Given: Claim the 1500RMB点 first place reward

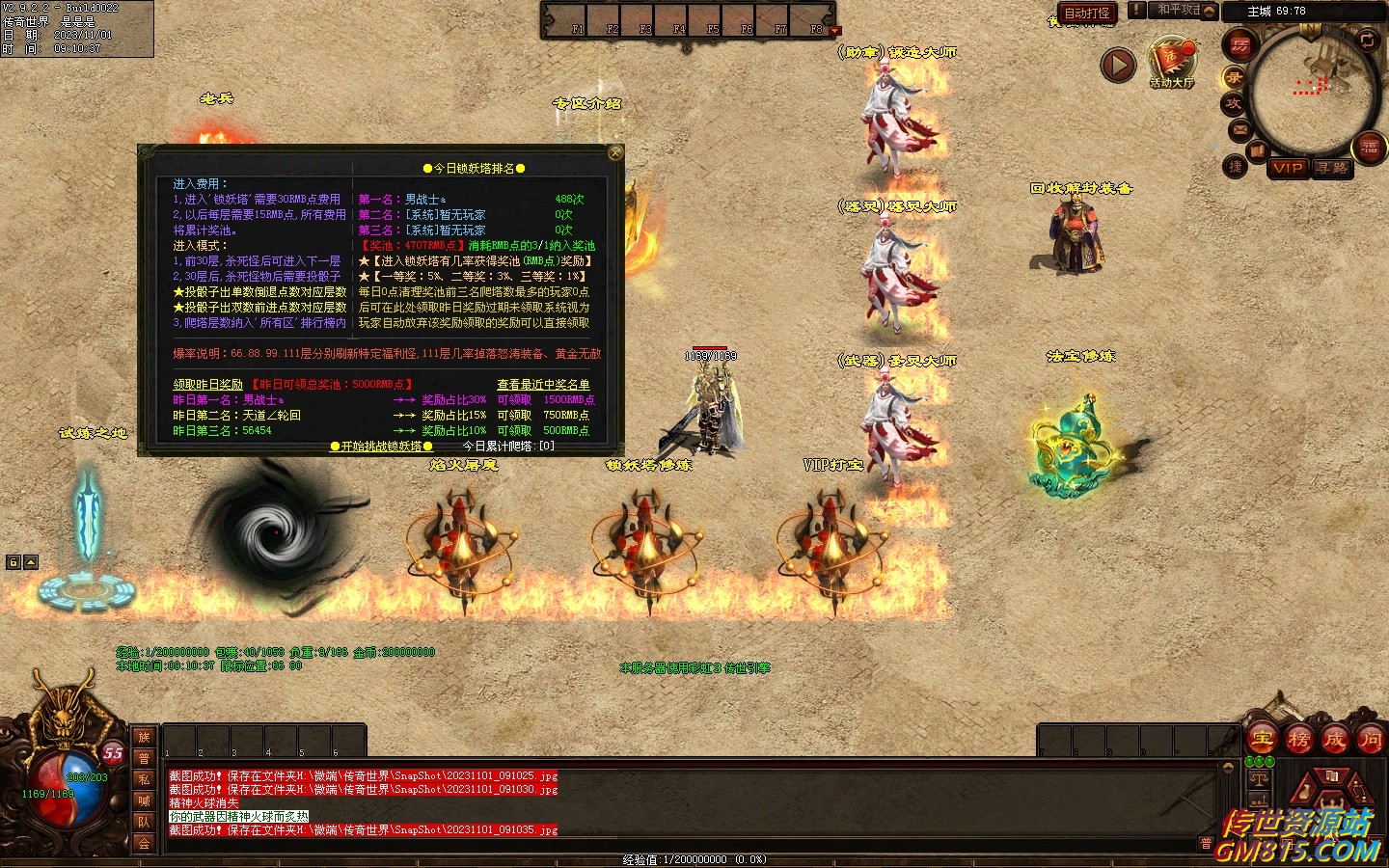Looking at the screenshot, I should point(514,400).
